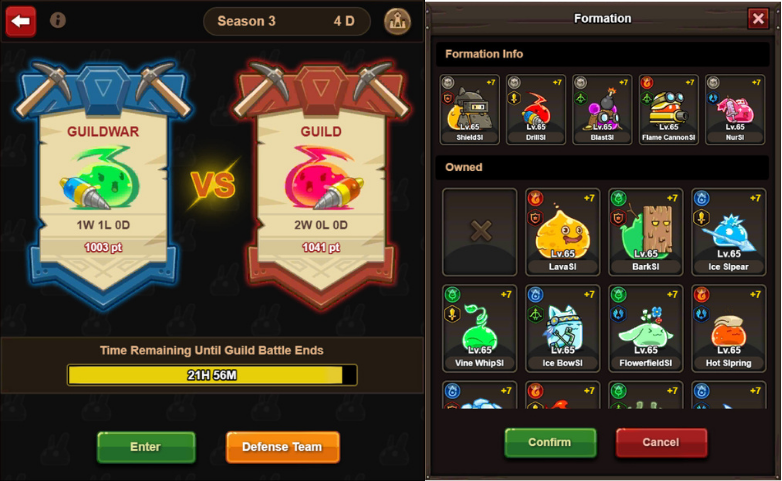Choose the owned LavaSl slime
Viewport: 782px width, 481px height.
563,231
